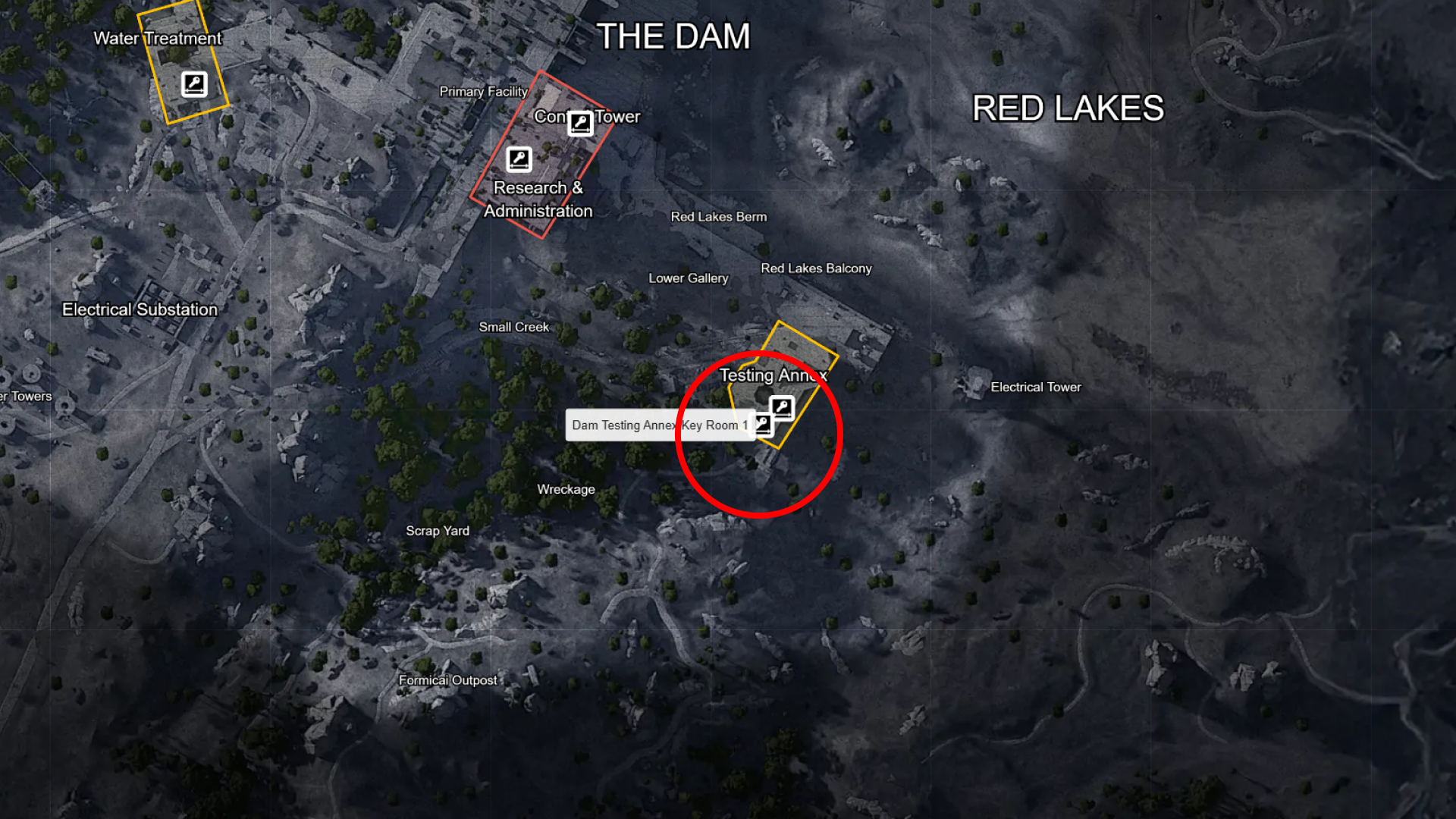Select the Electrical Substation label
The height and width of the screenshot is (819, 1456).
pyautogui.click(x=139, y=309)
